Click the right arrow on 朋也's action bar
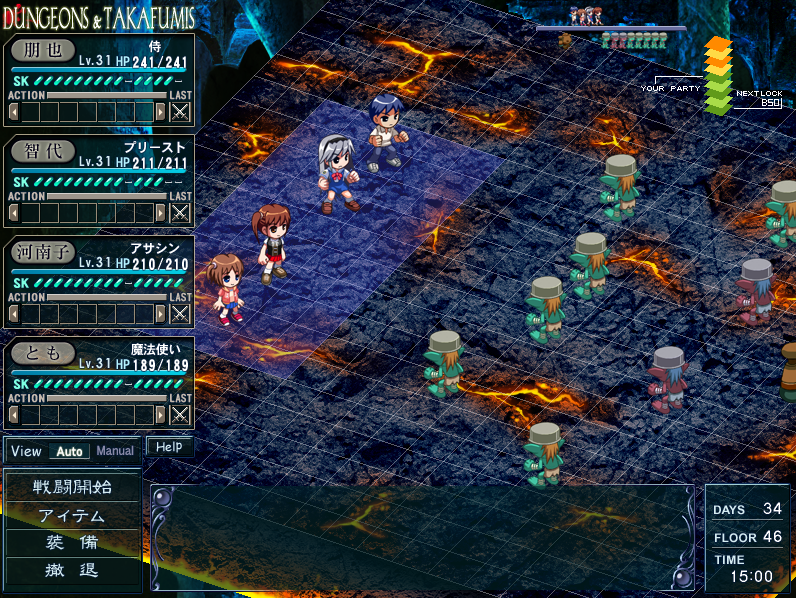This screenshot has height=598, width=796. coord(160,111)
